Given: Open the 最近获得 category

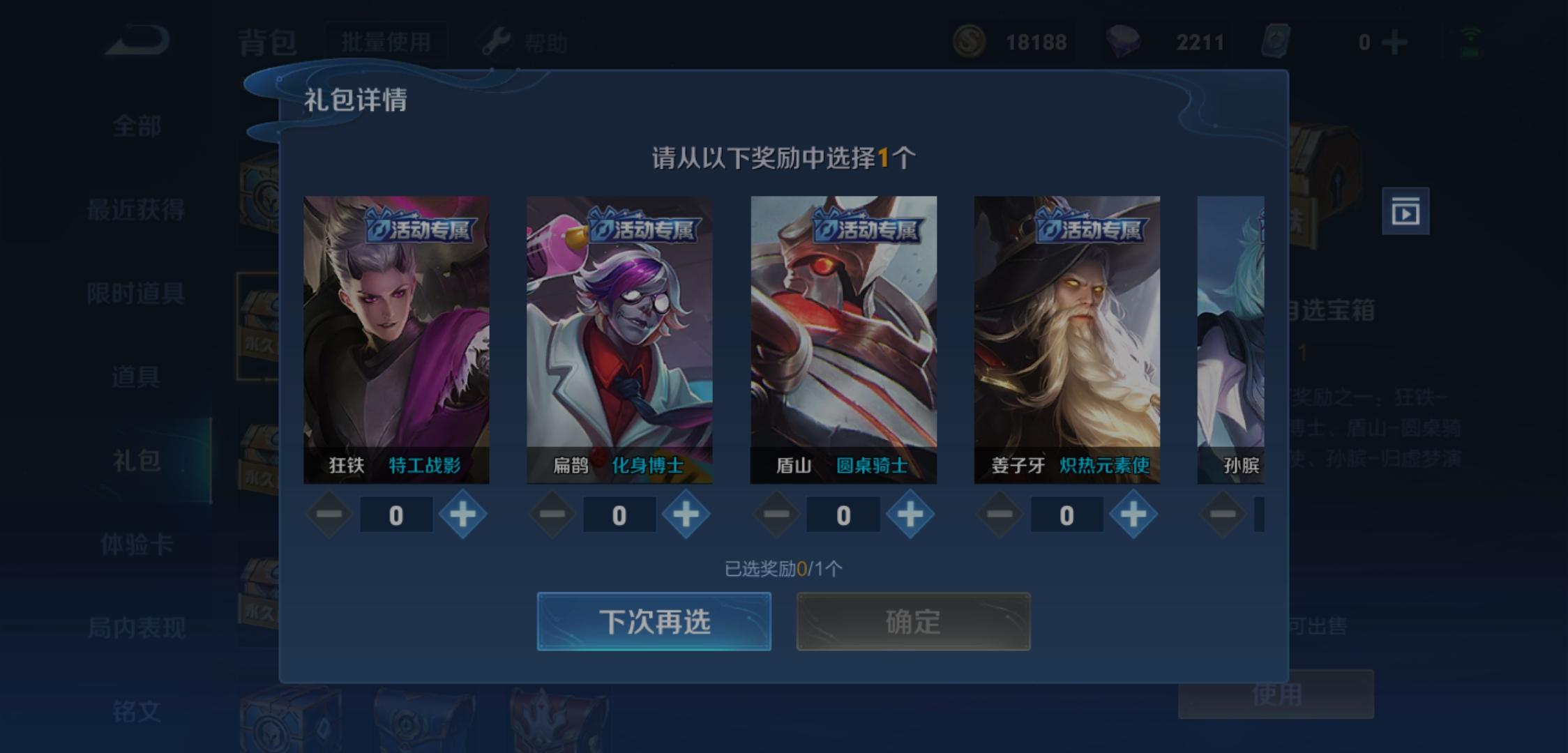Looking at the screenshot, I should pos(137,209).
